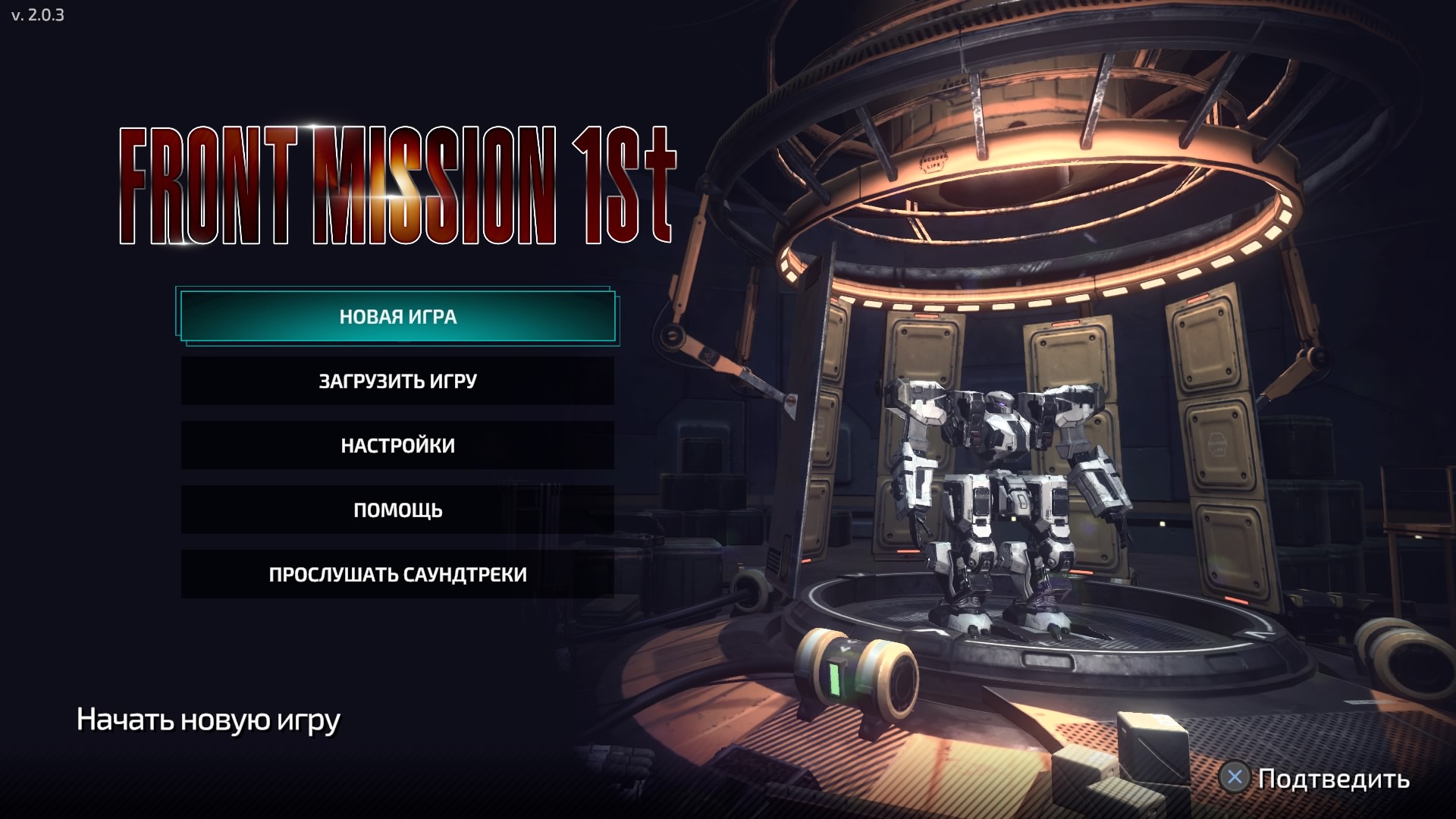This screenshot has height=819, width=1456.
Task: Start a new game with НОВАЯ ИГРА
Action: (x=397, y=316)
